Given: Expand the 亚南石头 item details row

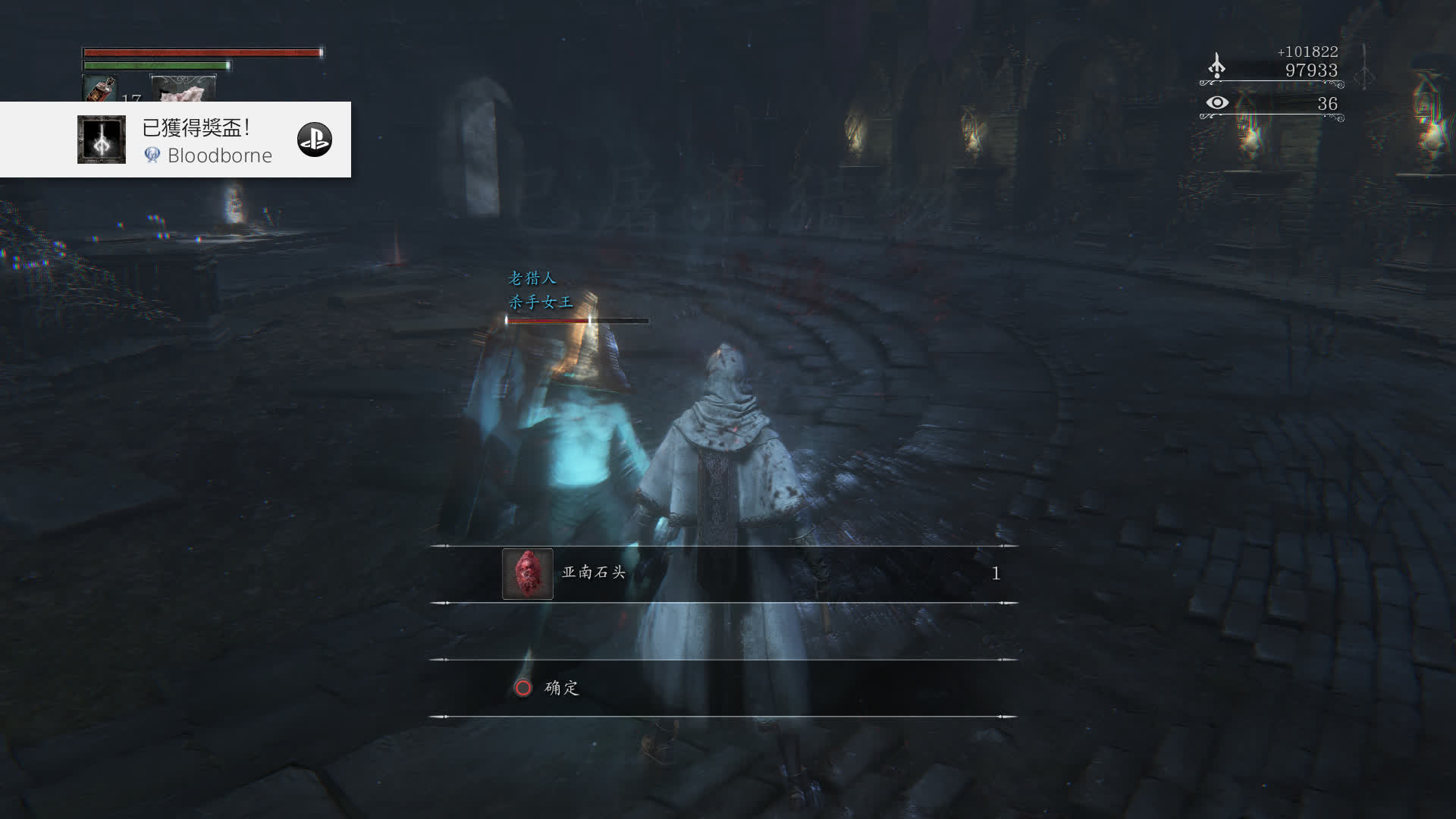Looking at the screenshot, I should (720, 574).
